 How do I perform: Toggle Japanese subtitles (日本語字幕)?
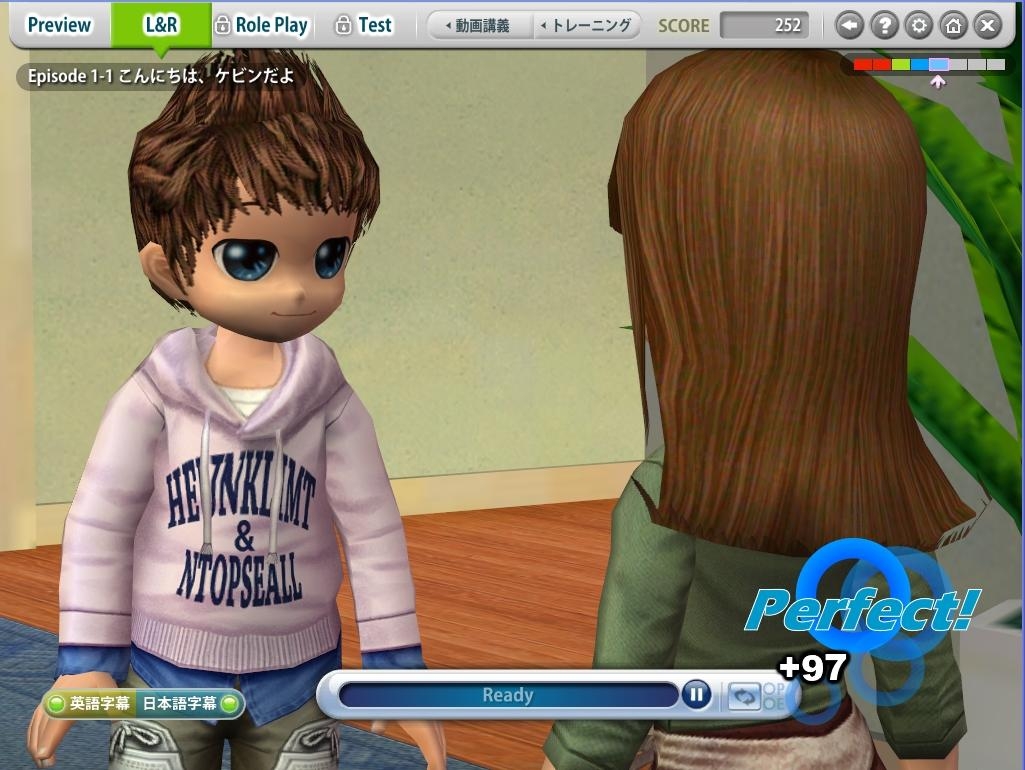(189, 704)
